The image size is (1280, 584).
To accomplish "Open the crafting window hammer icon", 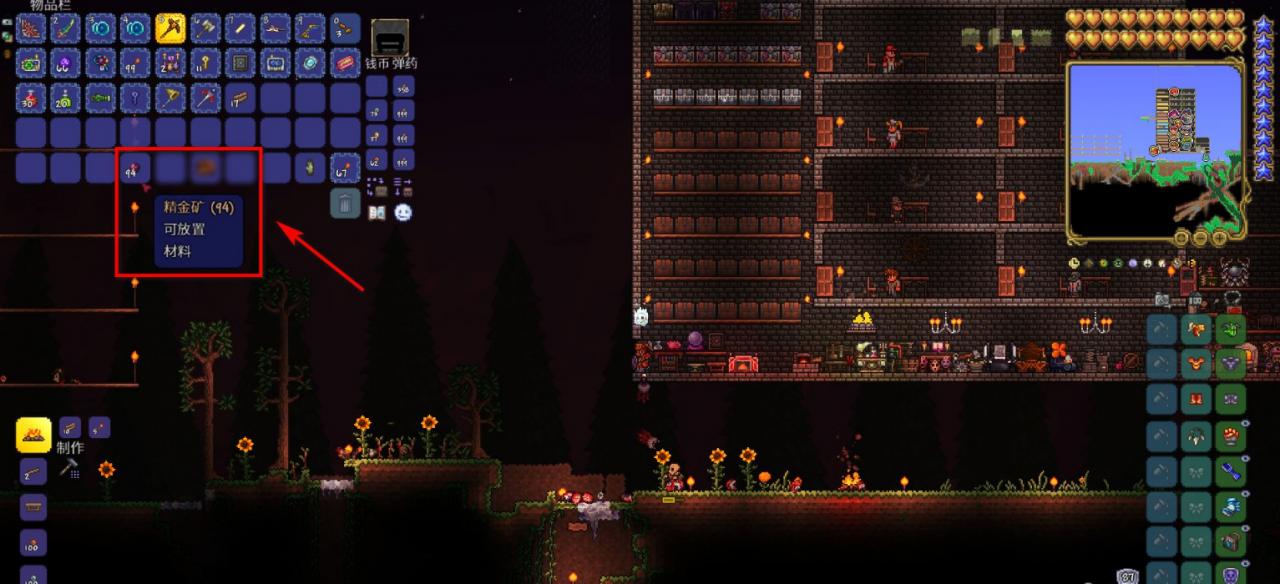I will pyautogui.click(x=69, y=467).
